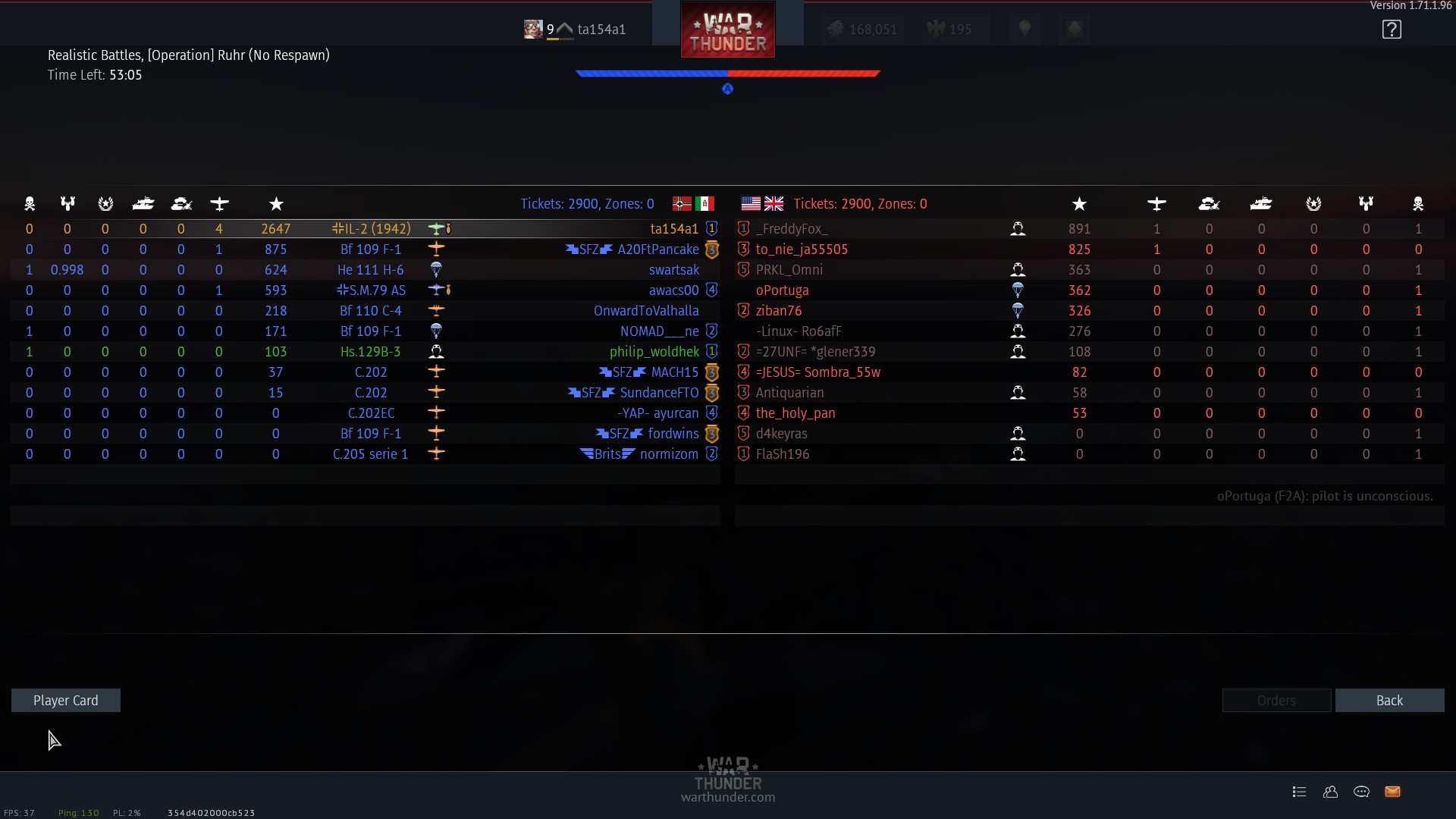
Task: Open the battle log list icon
Action: point(1299,791)
